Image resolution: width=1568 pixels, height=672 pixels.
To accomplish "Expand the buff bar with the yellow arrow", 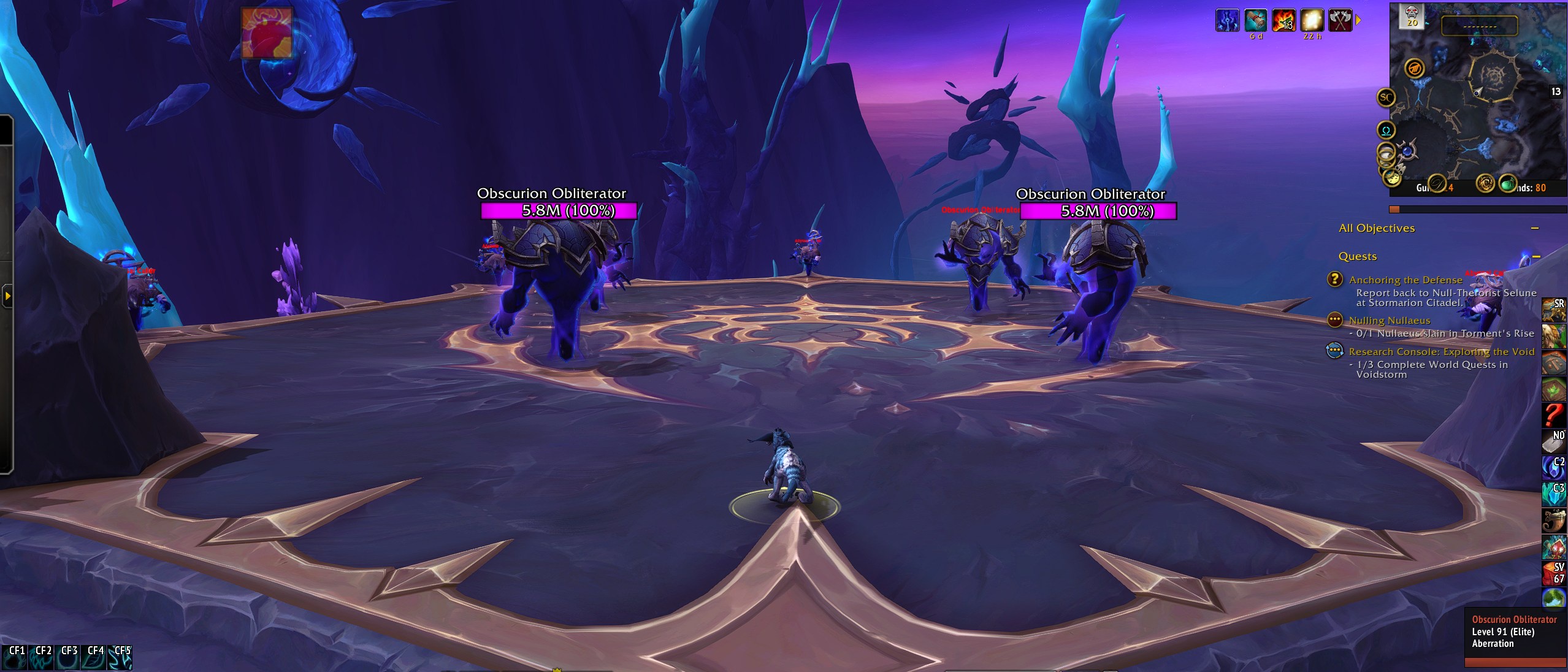I will coord(1363,20).
